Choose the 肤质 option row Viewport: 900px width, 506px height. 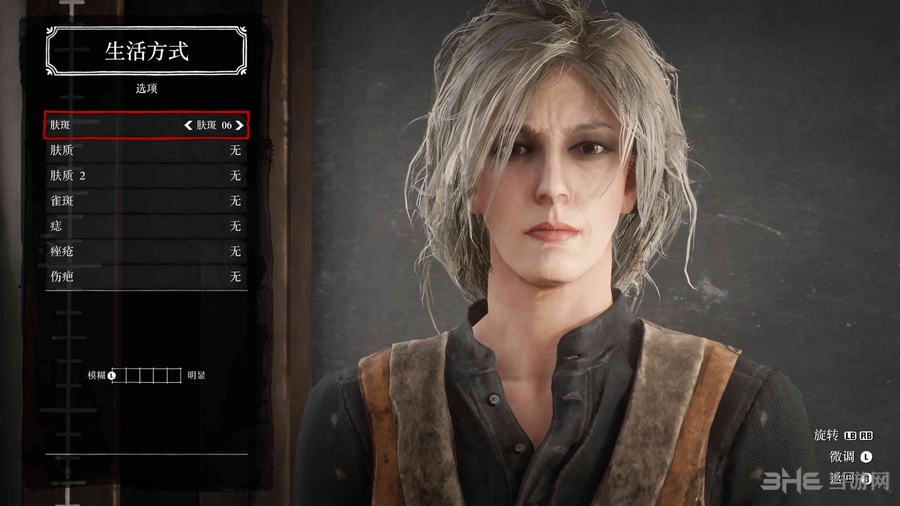click(x=146, y=150)
